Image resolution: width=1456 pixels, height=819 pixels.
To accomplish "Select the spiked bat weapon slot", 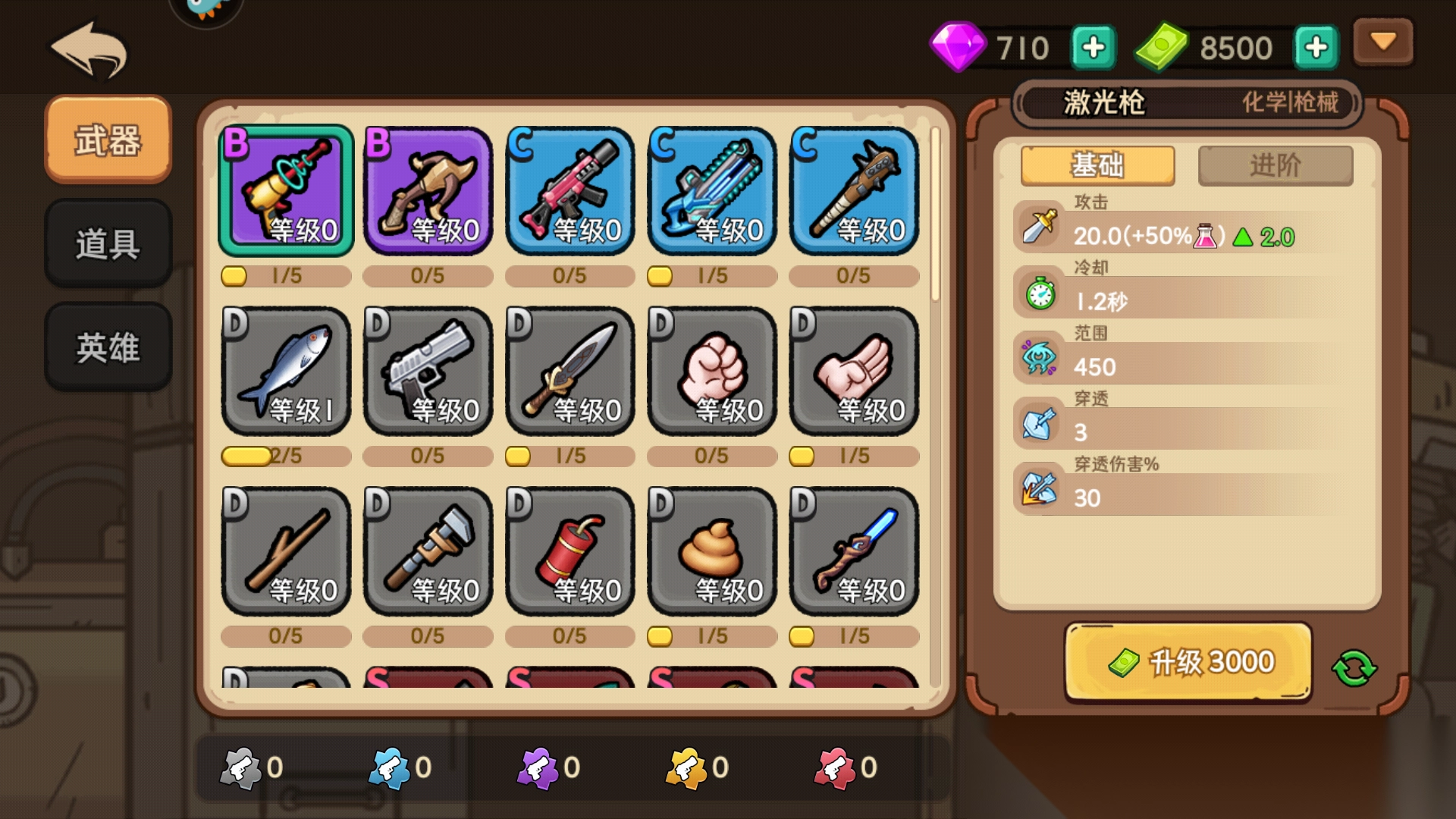I will [x=854, y=190].
